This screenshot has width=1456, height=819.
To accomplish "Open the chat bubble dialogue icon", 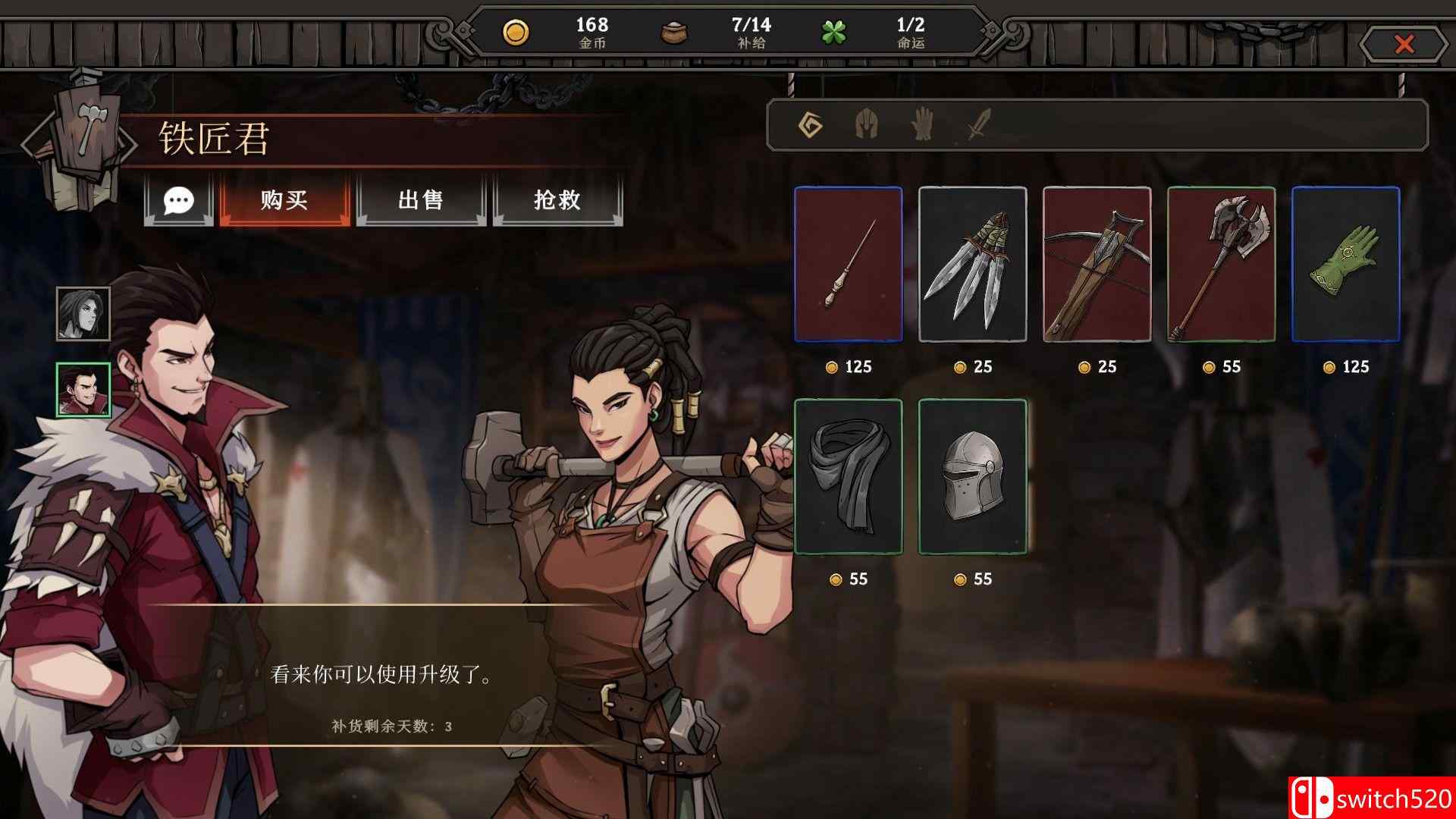I will [179, 201].
